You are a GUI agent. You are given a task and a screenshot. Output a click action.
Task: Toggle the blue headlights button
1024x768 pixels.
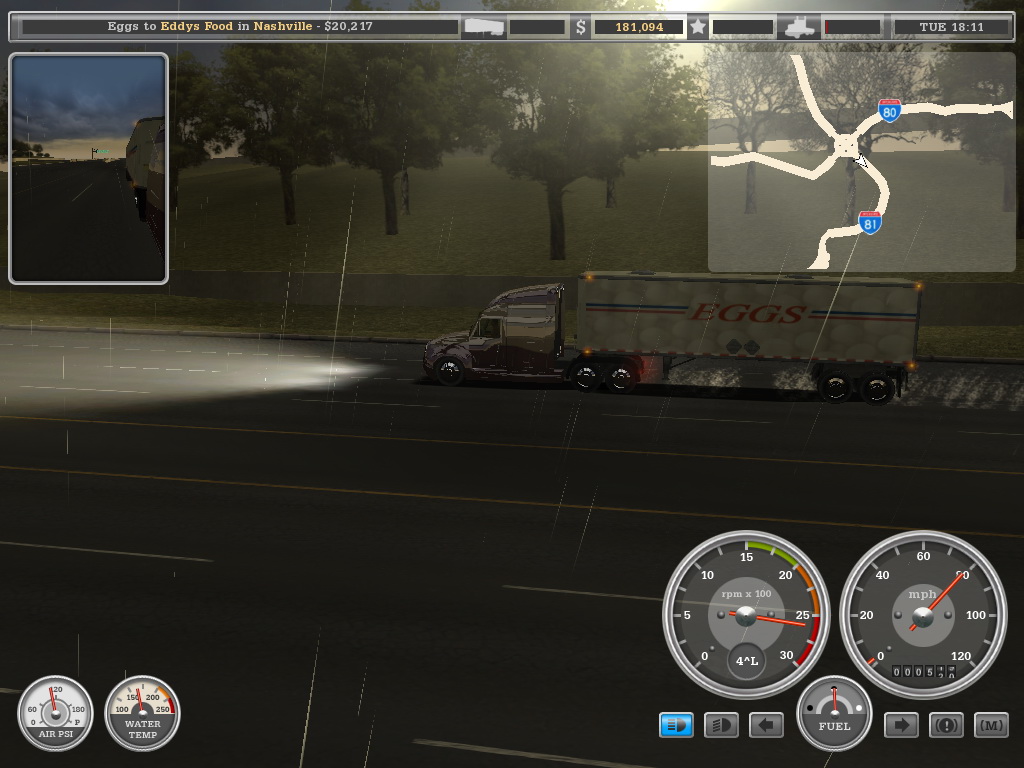pos(676,725)
